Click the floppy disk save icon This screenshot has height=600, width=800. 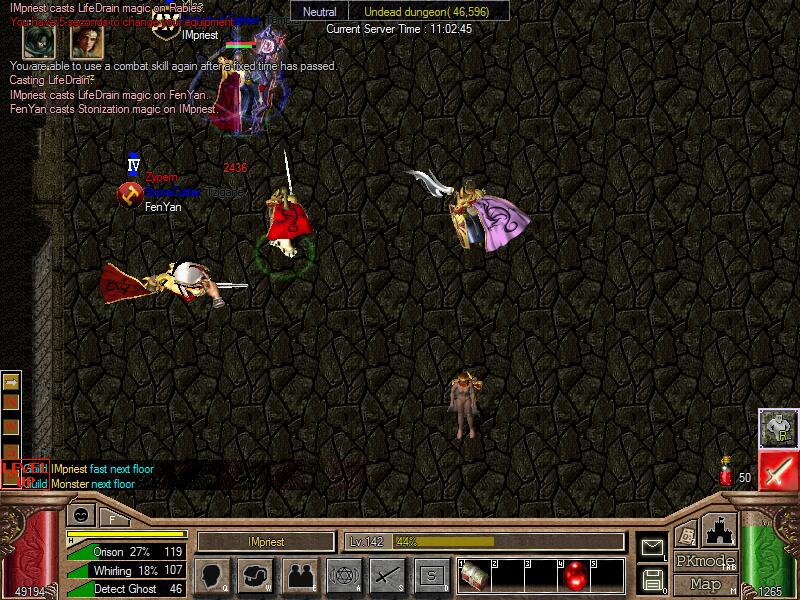[x=652, y=578]
